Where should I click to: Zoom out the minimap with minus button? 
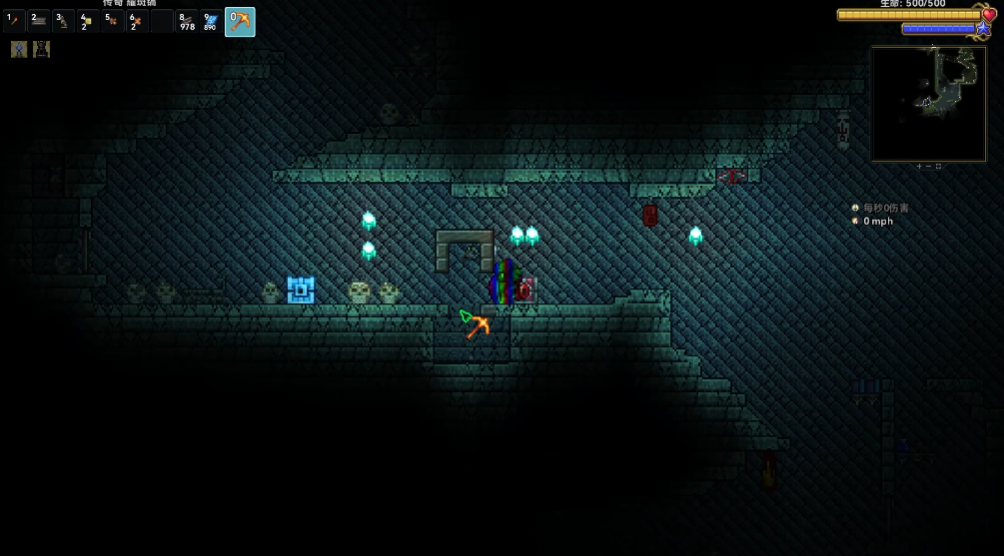pyautogui.click(x=929, y=166)
